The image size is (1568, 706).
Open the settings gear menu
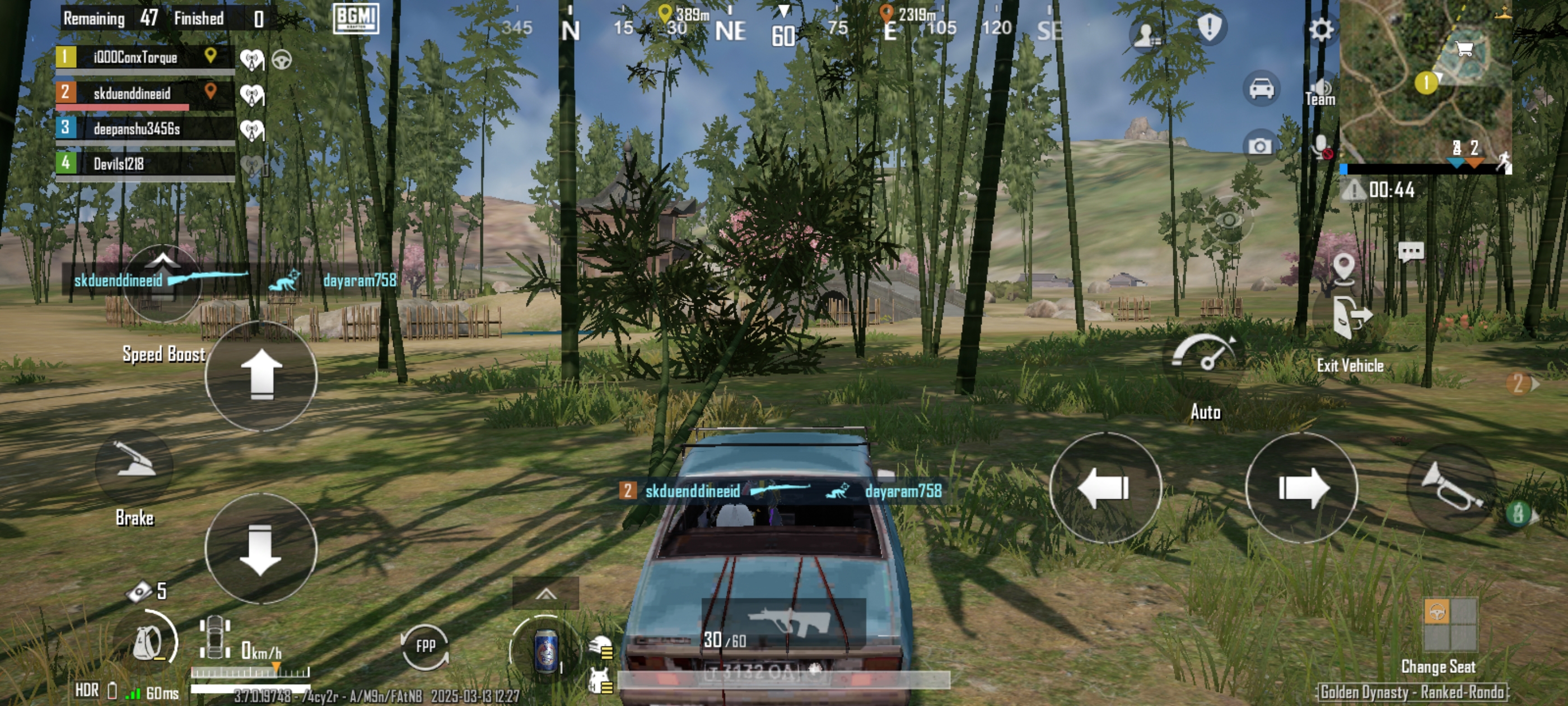pyautogui.click(x=1320, y=29)
